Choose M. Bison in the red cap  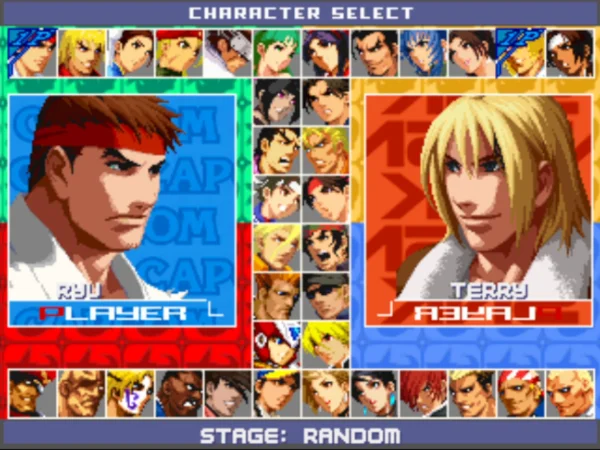pyautogui.click(x=33, y=393)
